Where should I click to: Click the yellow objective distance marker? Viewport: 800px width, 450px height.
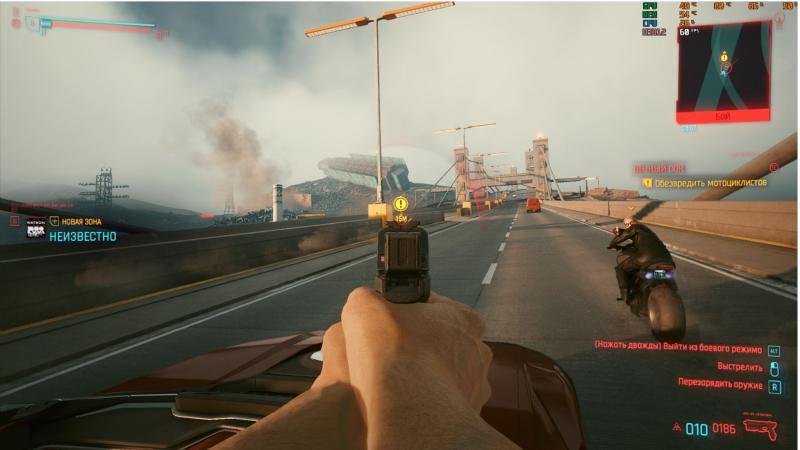tap(400, 203)
